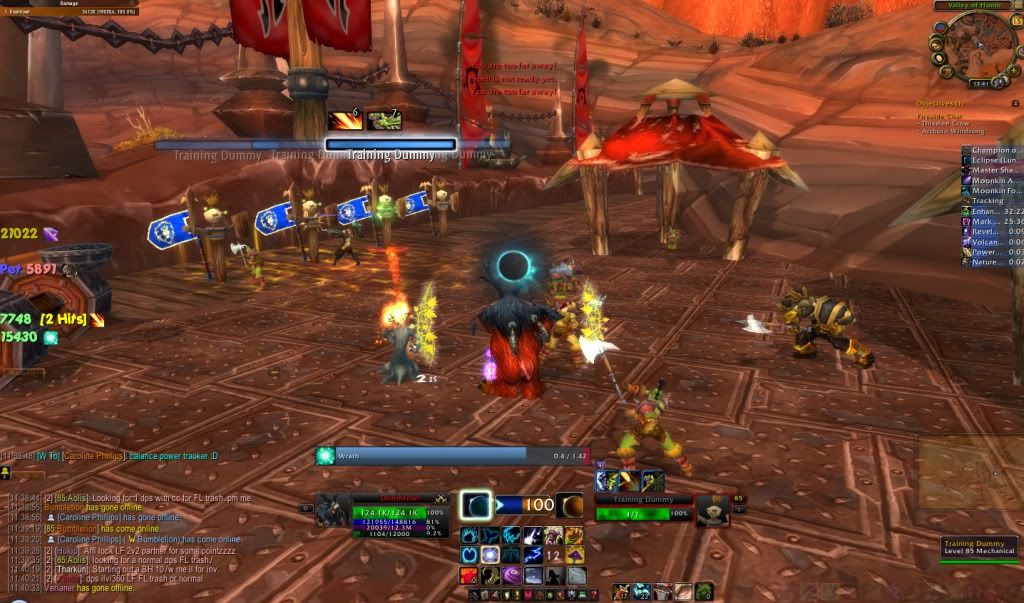Cast the purple swirl spell on the action bar
The image size is (1024, 603).
[x=511, y=576]
